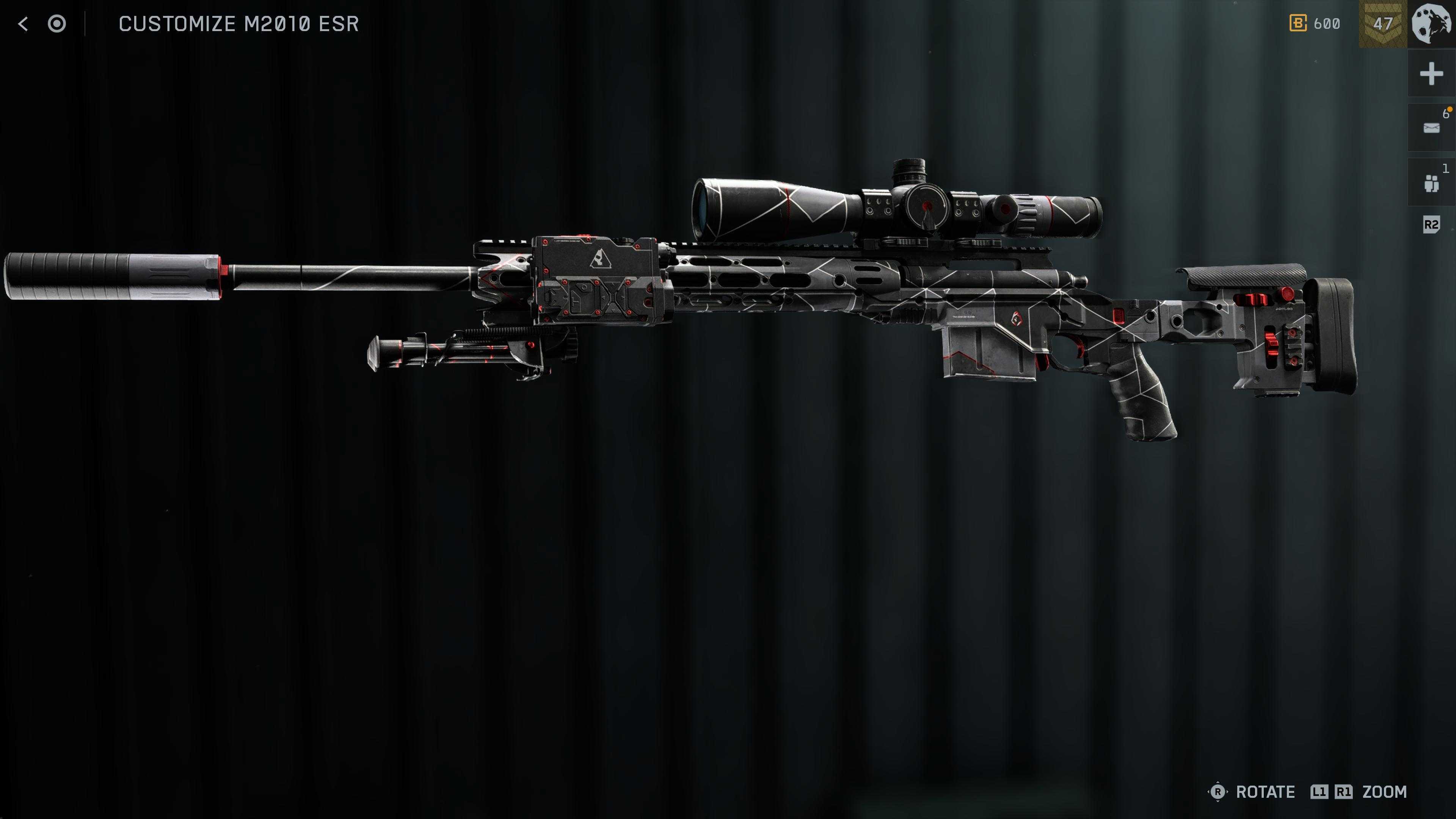The height and width of the screenshot is (819, 1456).
Task: Open the squad members icon
Action: tap(1431, 183)
